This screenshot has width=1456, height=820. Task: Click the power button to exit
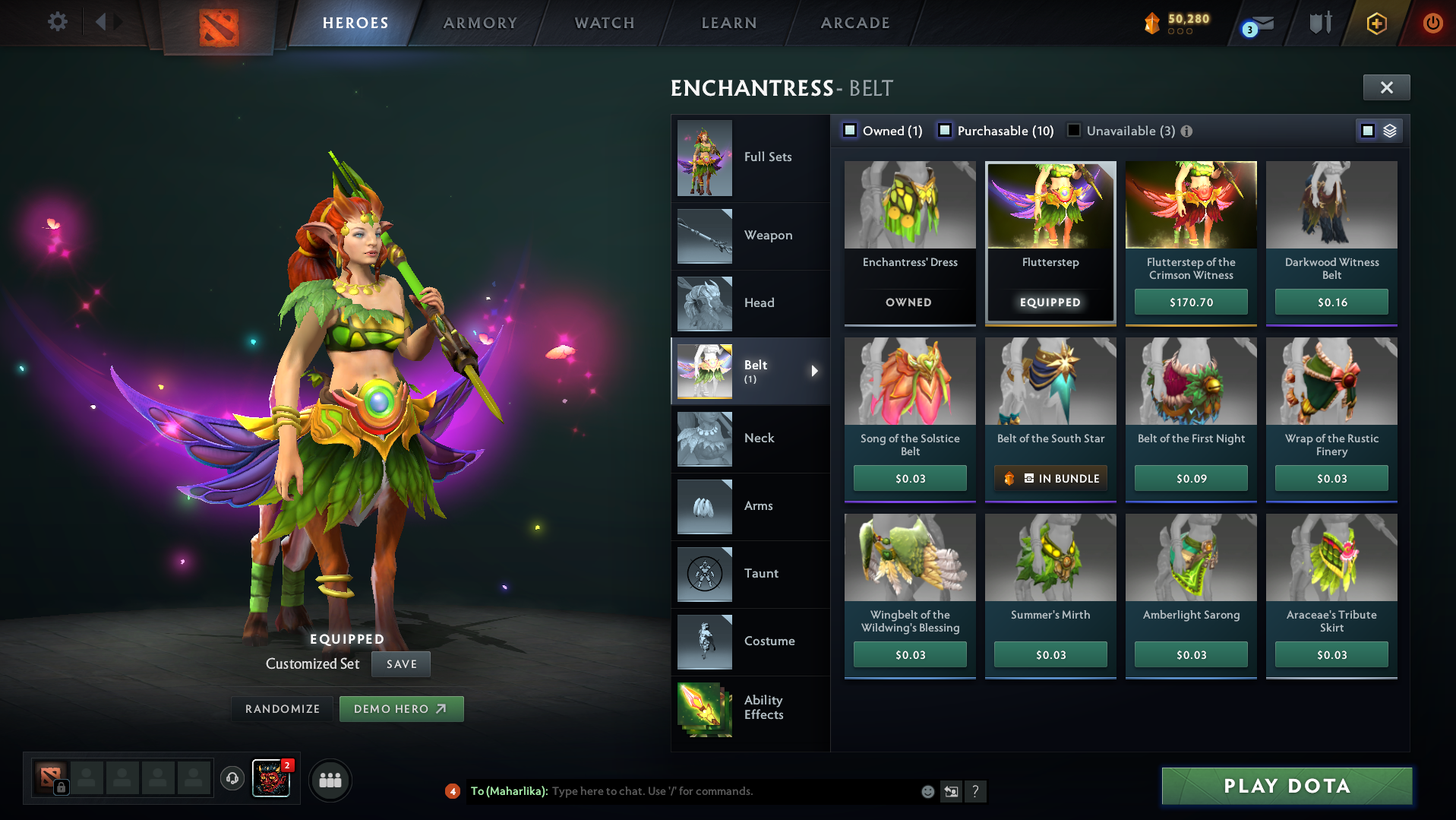click(x=1433, y=23)
